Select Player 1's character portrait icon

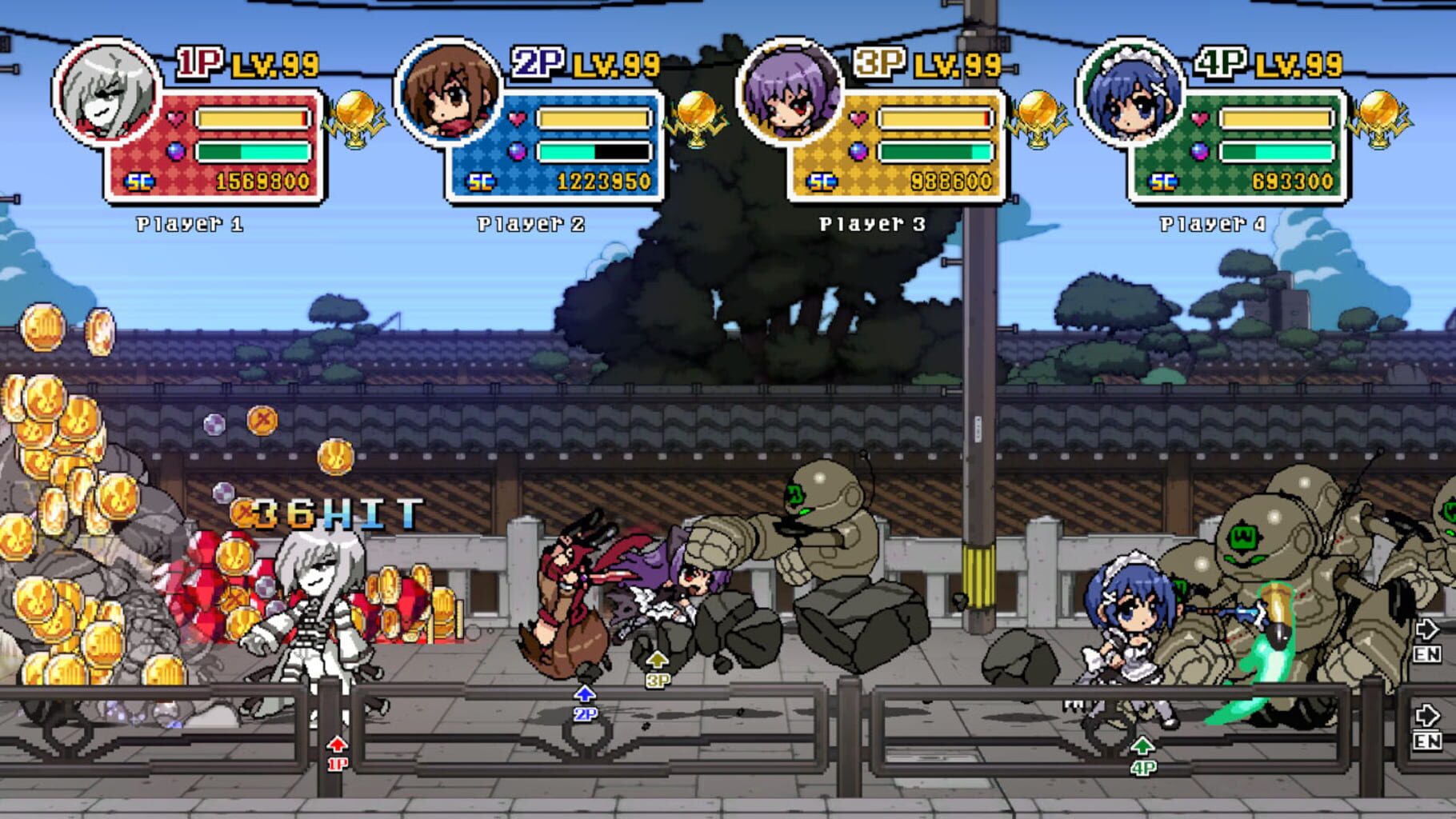tap(105, 94)
